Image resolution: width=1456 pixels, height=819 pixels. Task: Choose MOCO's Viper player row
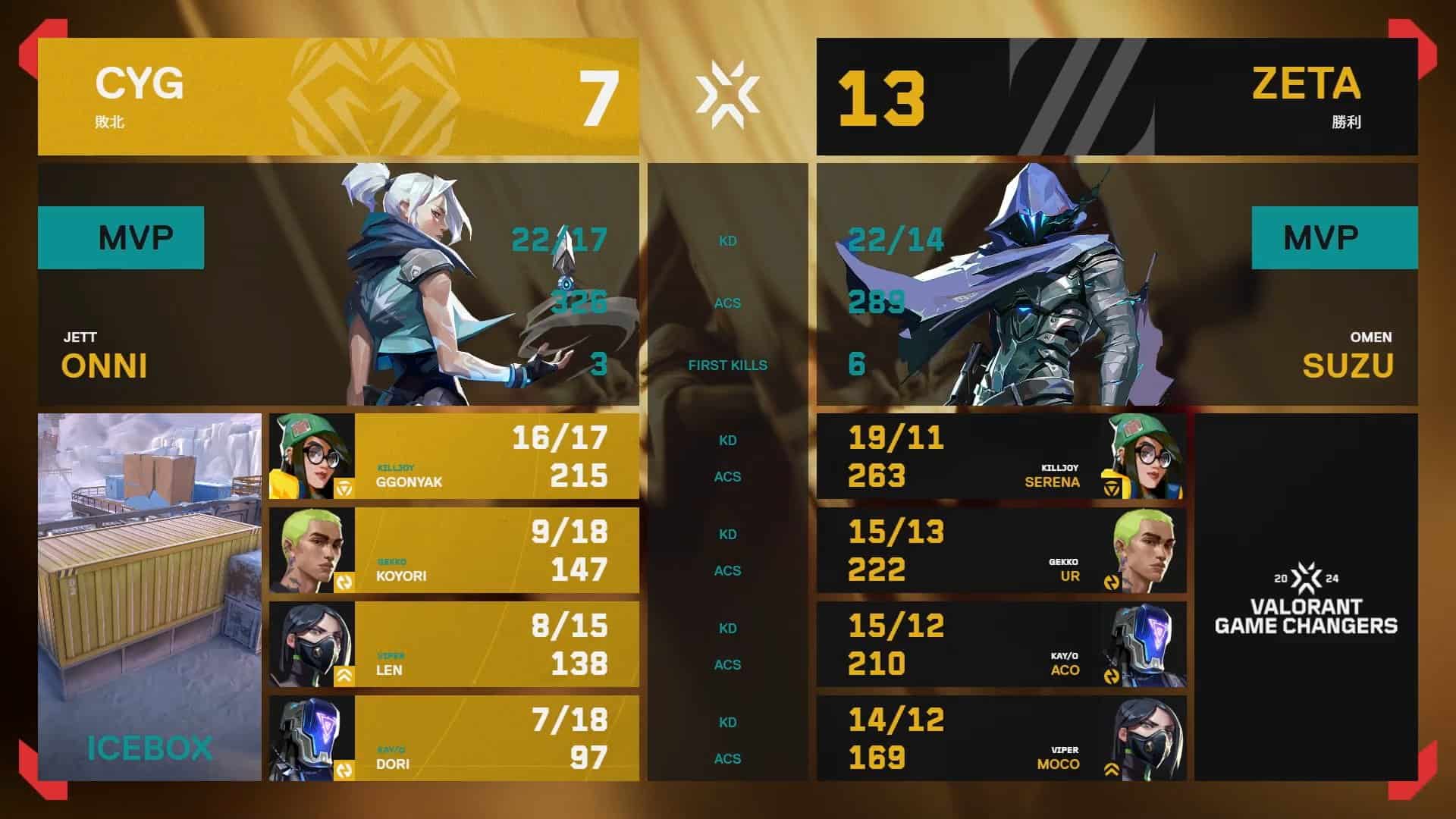[x=1001, y=739]
